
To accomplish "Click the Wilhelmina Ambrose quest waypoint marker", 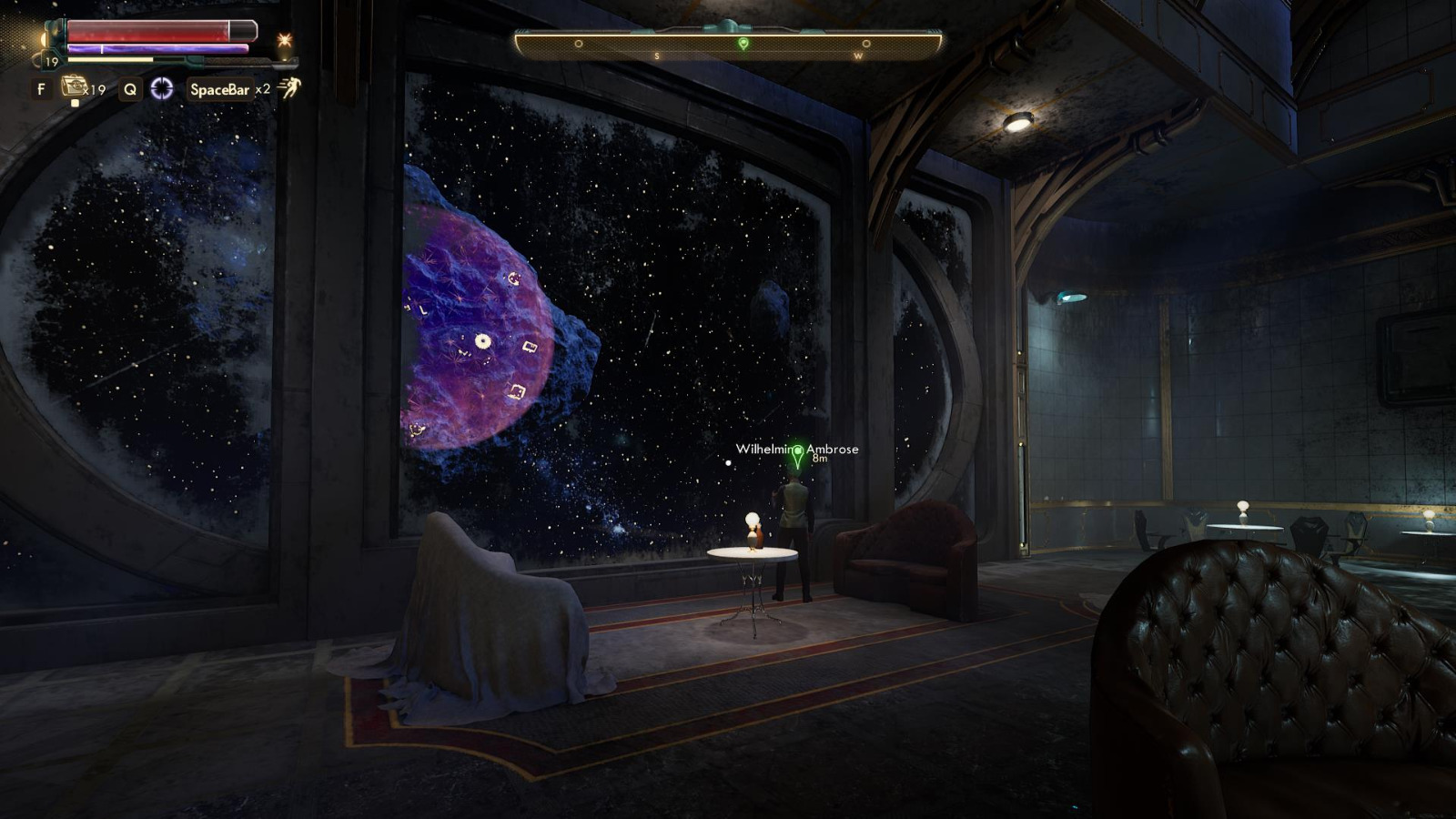I will click(798, 454).
